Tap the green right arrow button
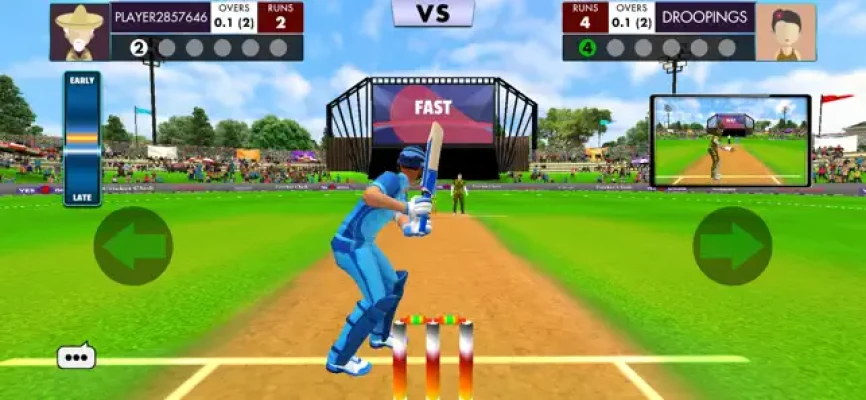Viewport: 866px width, 400px height. click(x=732, y=246)
